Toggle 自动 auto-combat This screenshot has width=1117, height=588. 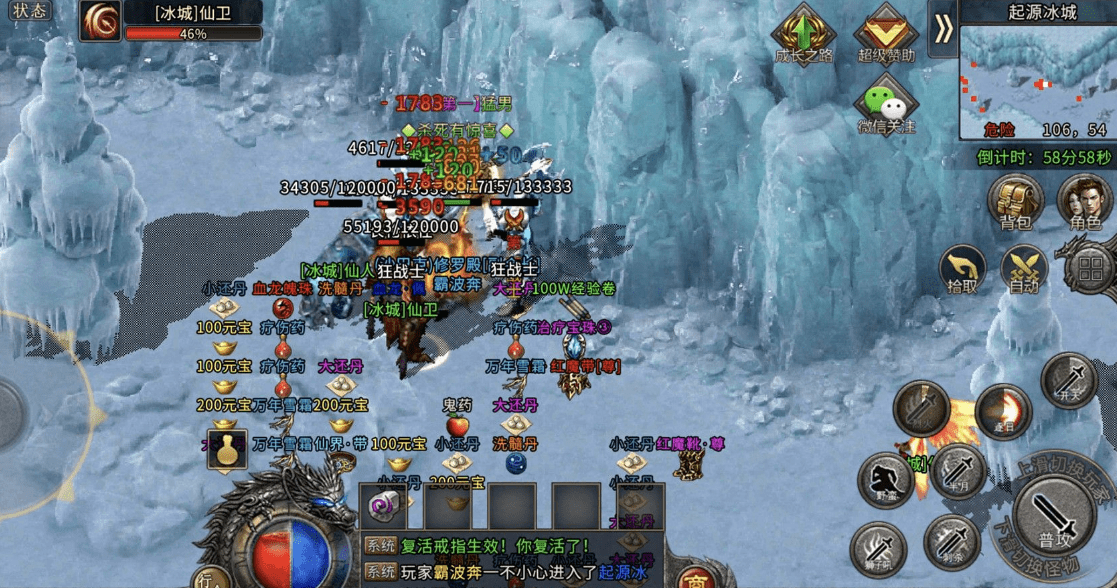[x=1024, y=270]
